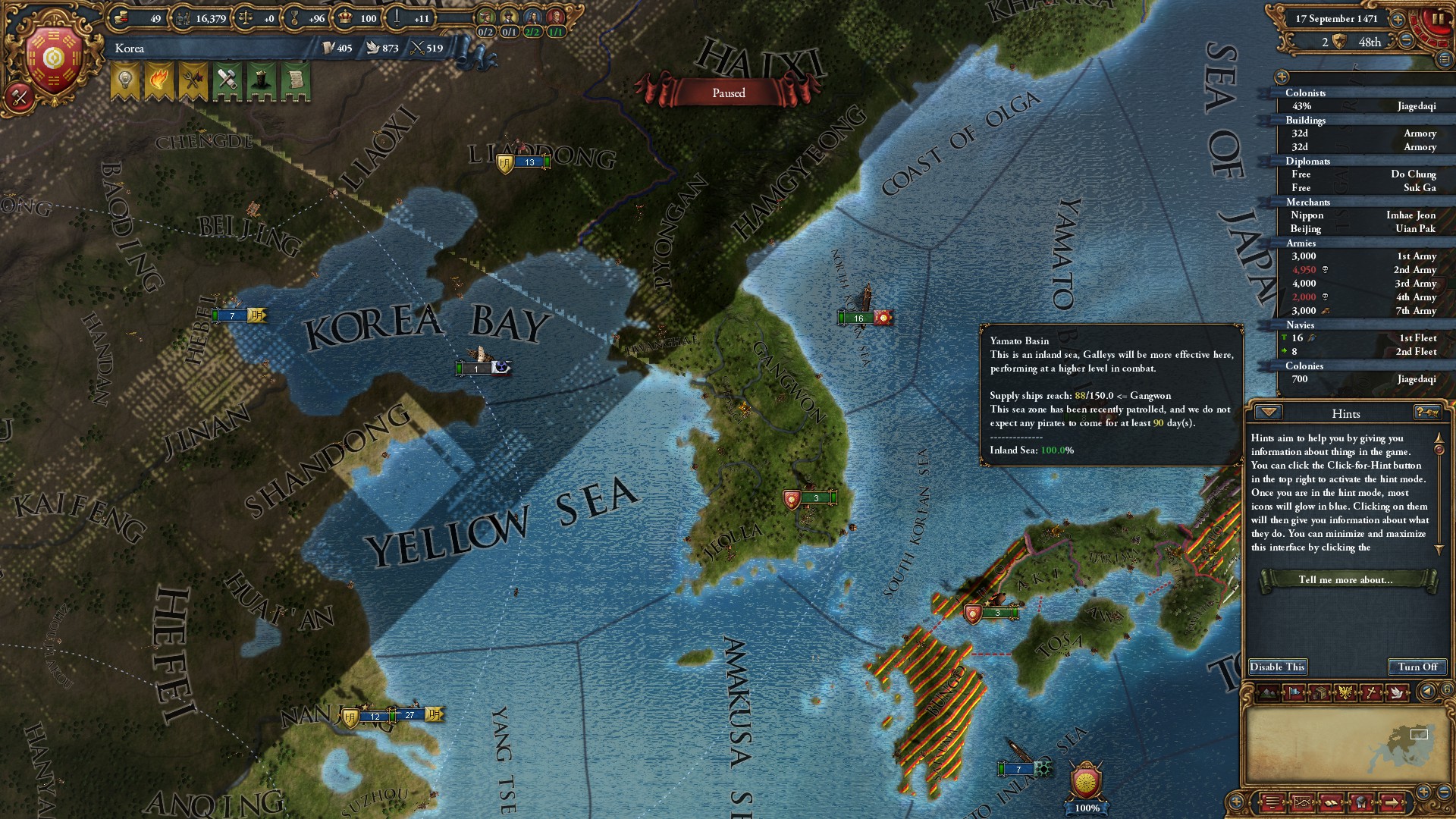Image resolution: width=1456 pixels, height=819 pixels.
Task: Click the lightbulb alert banner
Action: [x=125, y=80]
